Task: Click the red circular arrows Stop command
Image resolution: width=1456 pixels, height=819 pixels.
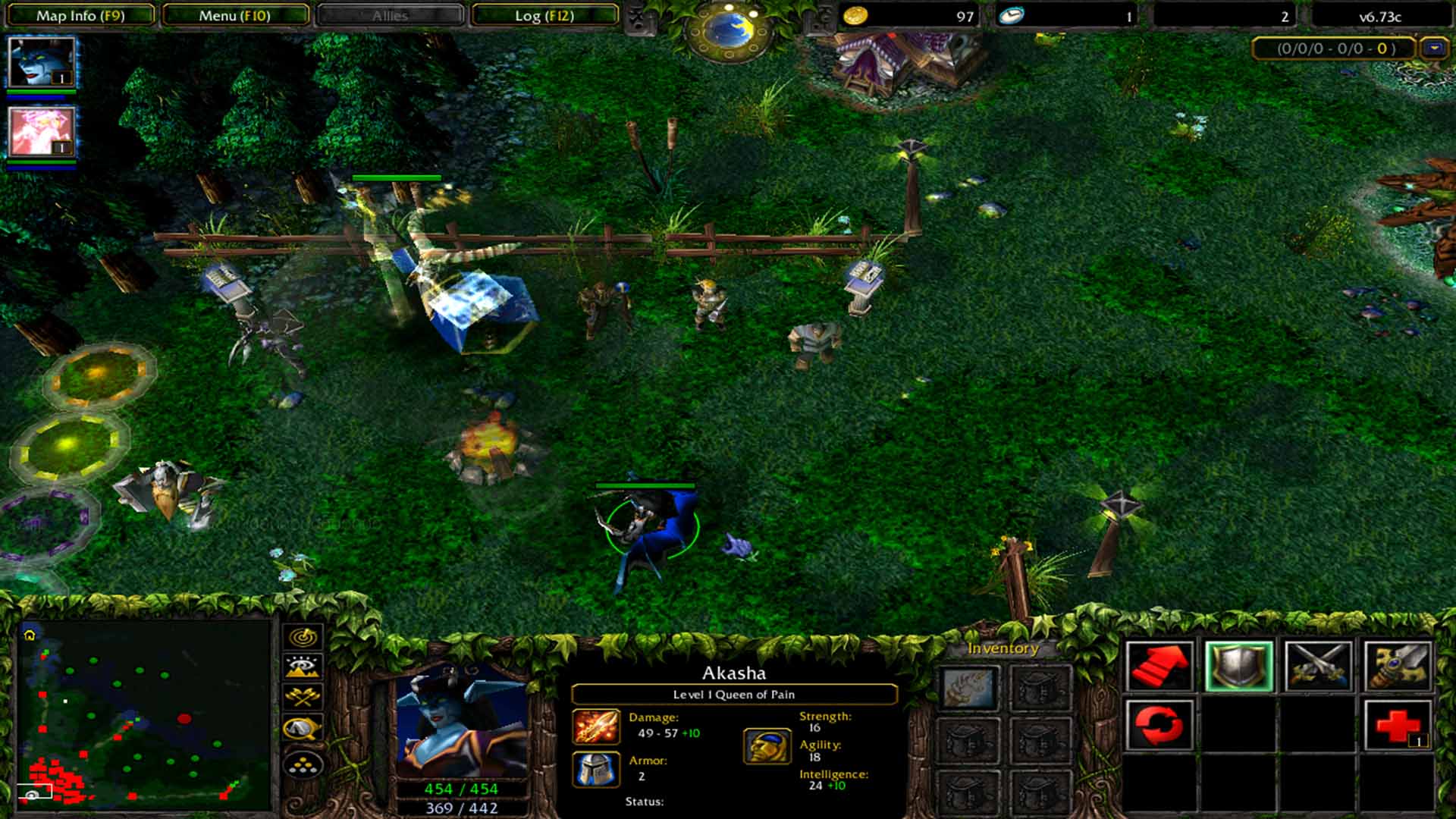Action: click(x=1159, y=725)
